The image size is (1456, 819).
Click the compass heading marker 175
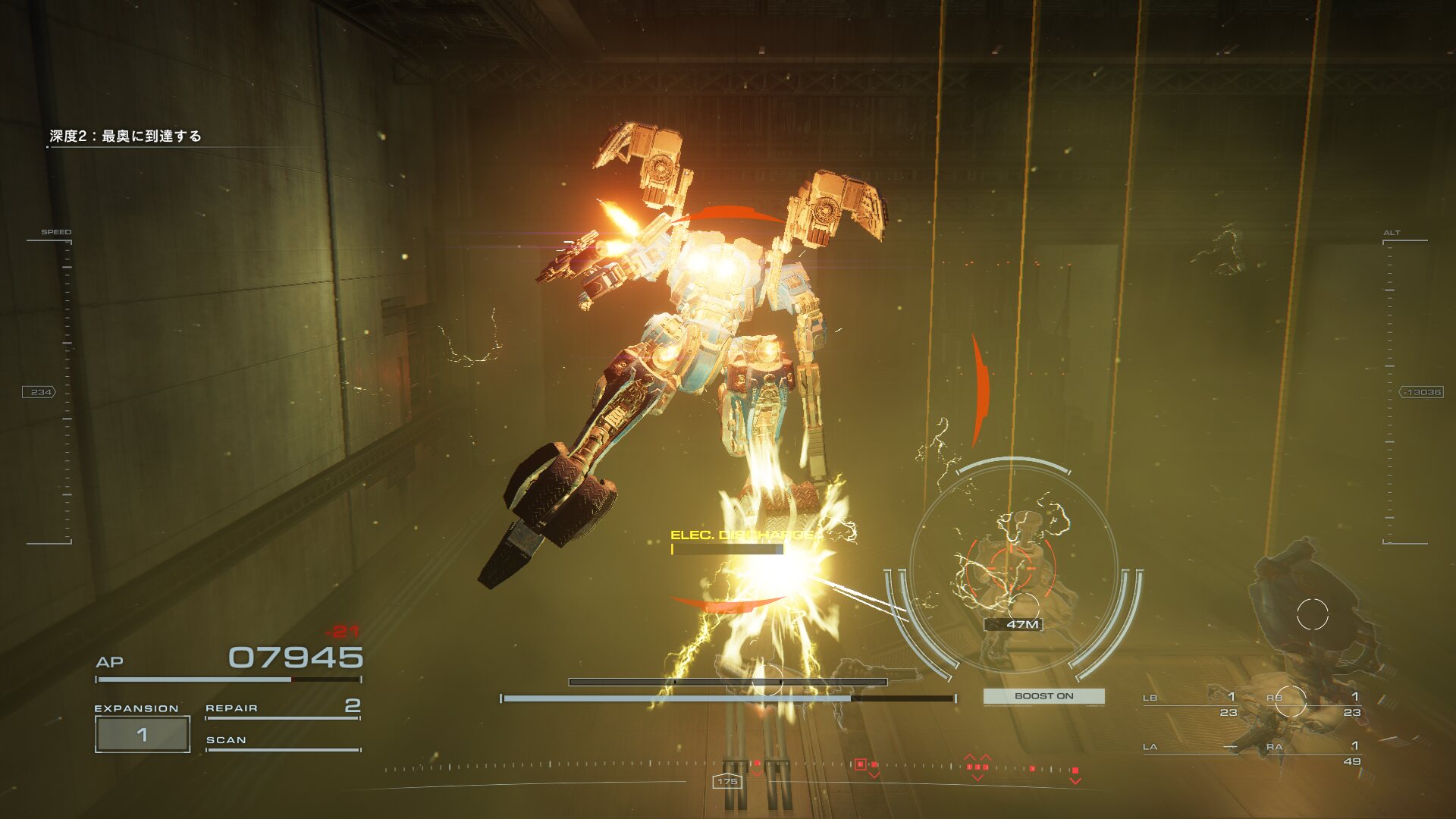click(726, 781)
